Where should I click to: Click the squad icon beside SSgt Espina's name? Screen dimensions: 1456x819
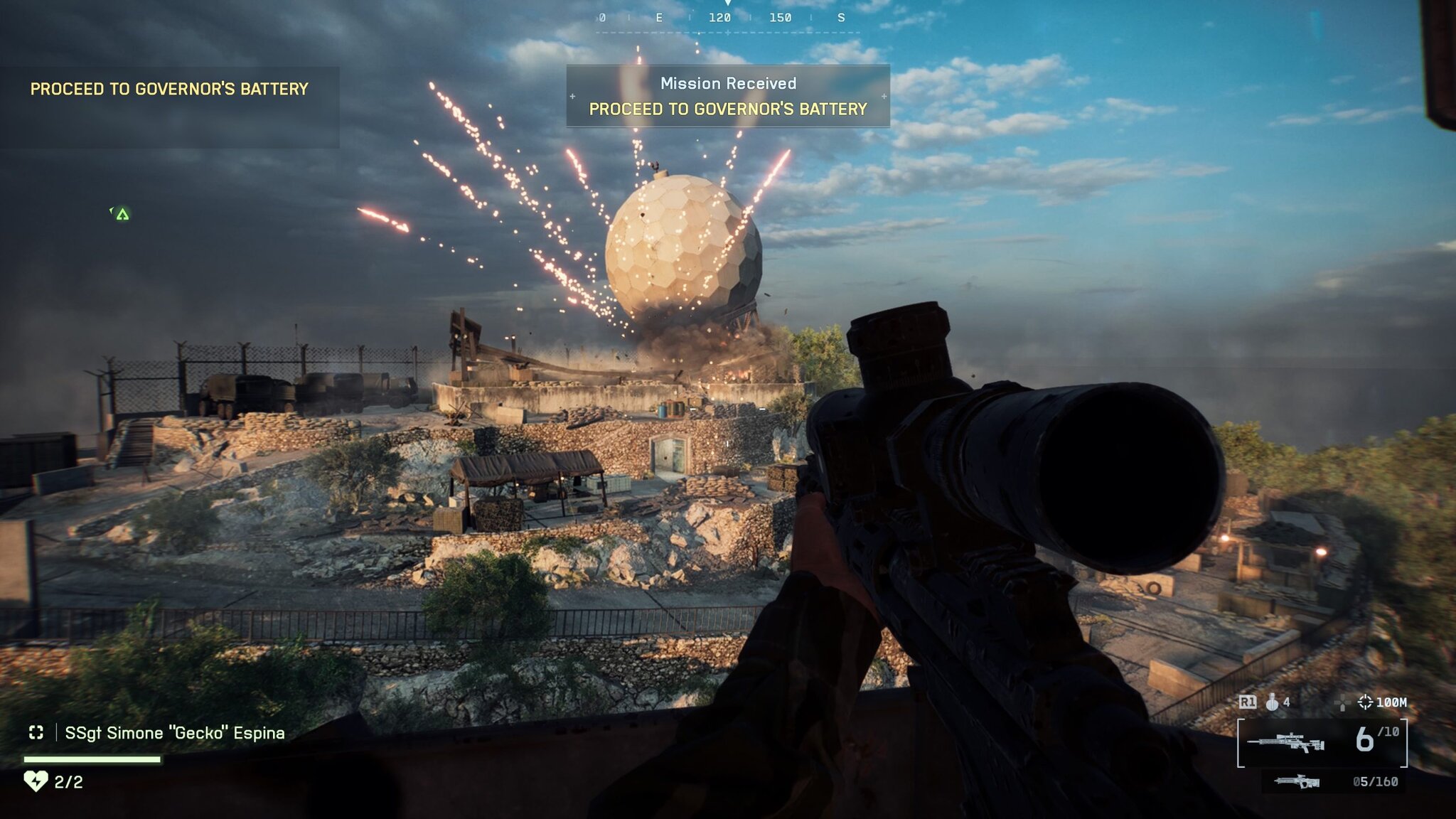coord(36,732)
